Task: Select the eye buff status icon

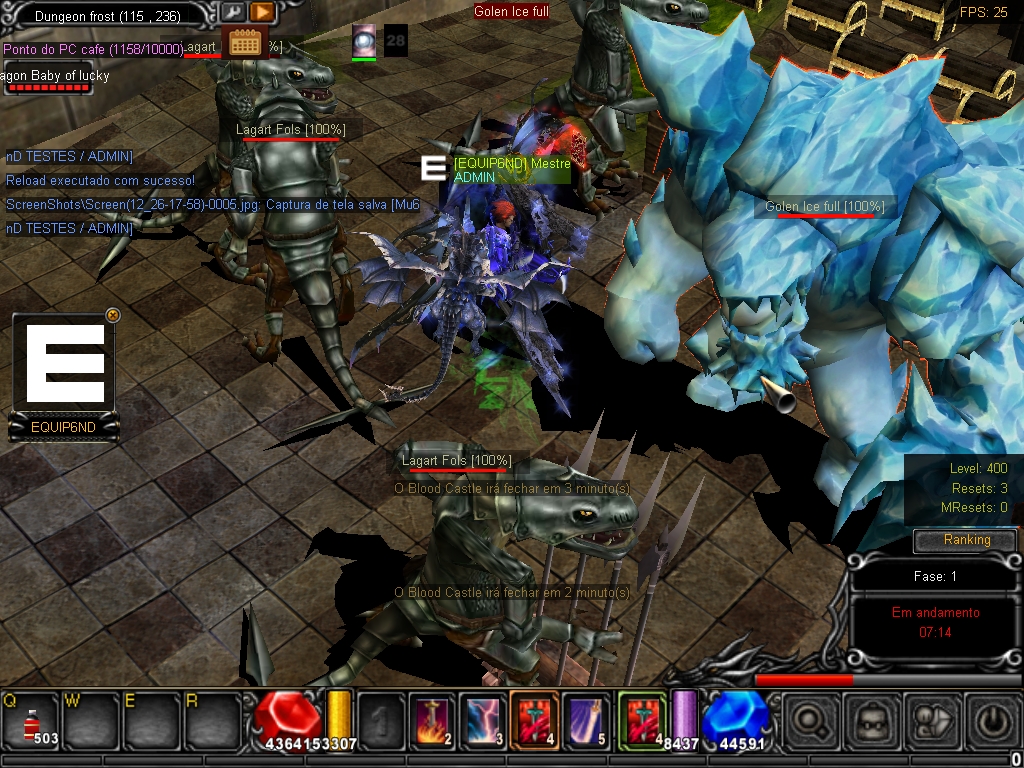Action: click(364, 40)
